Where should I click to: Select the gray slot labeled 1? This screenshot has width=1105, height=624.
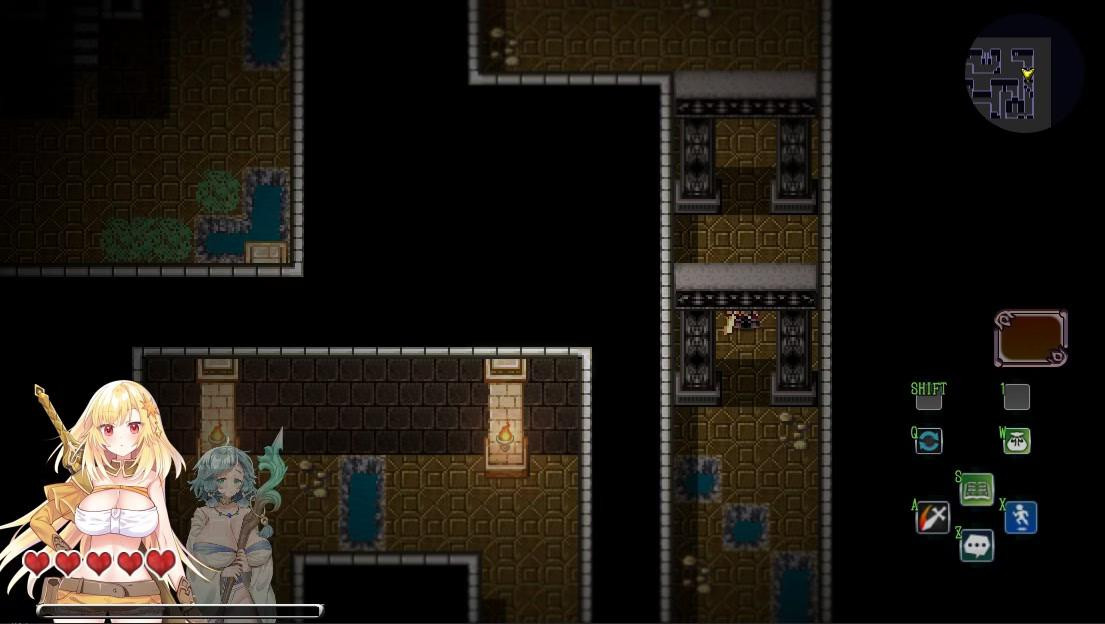[1017, 397]
